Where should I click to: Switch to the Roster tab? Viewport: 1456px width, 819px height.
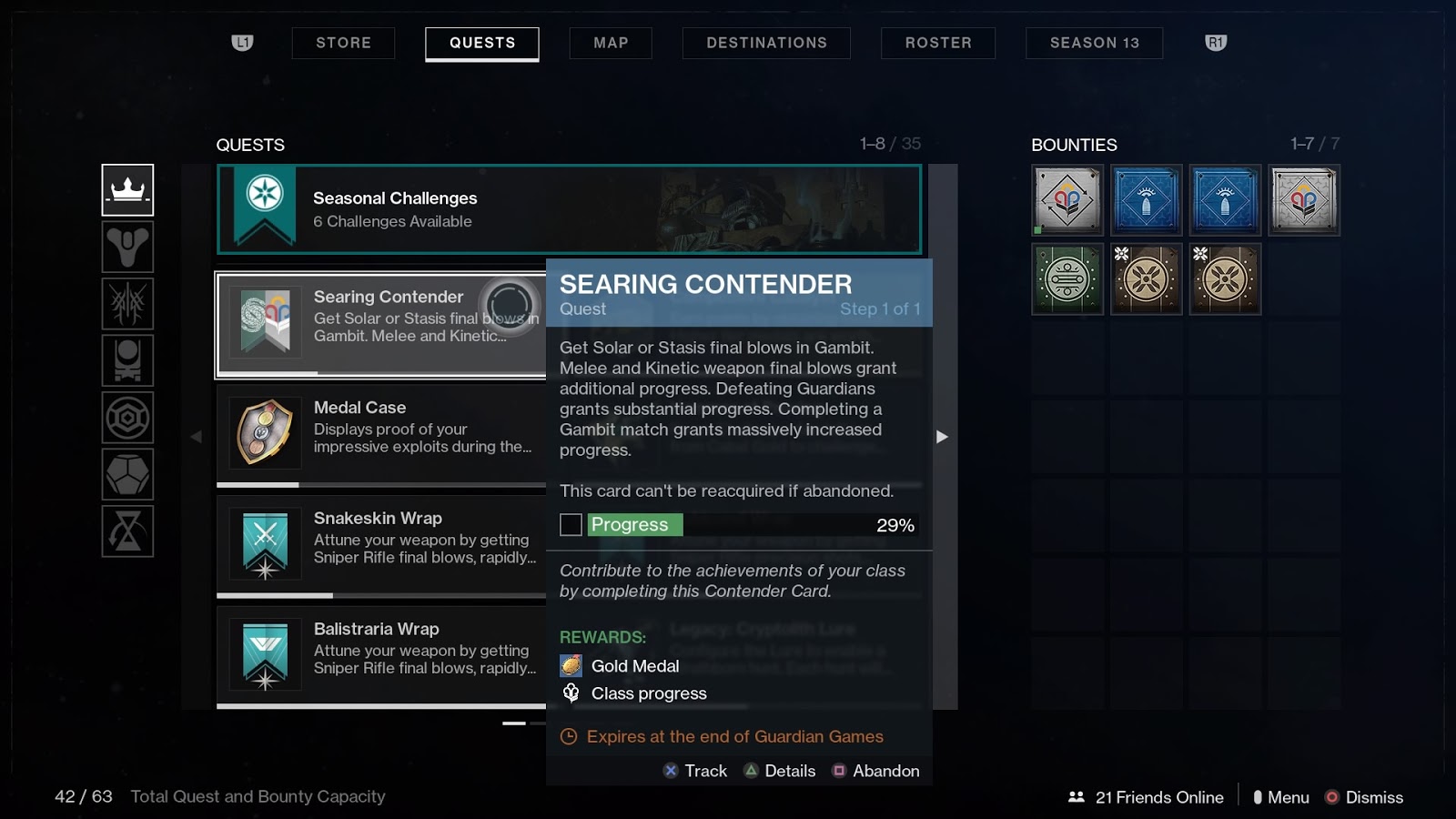[937, 43]
